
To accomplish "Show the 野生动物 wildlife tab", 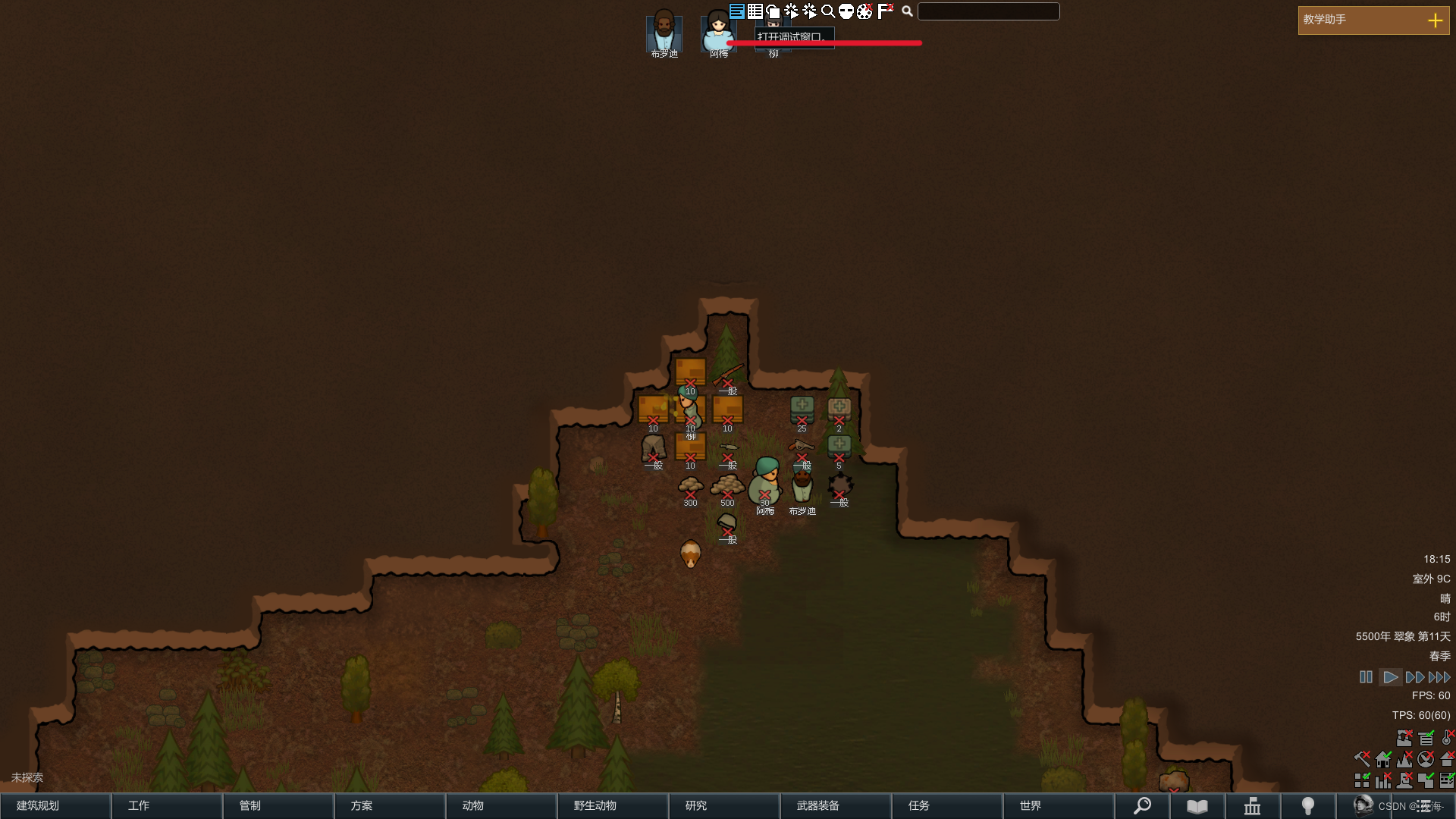I will pos(613,805).
